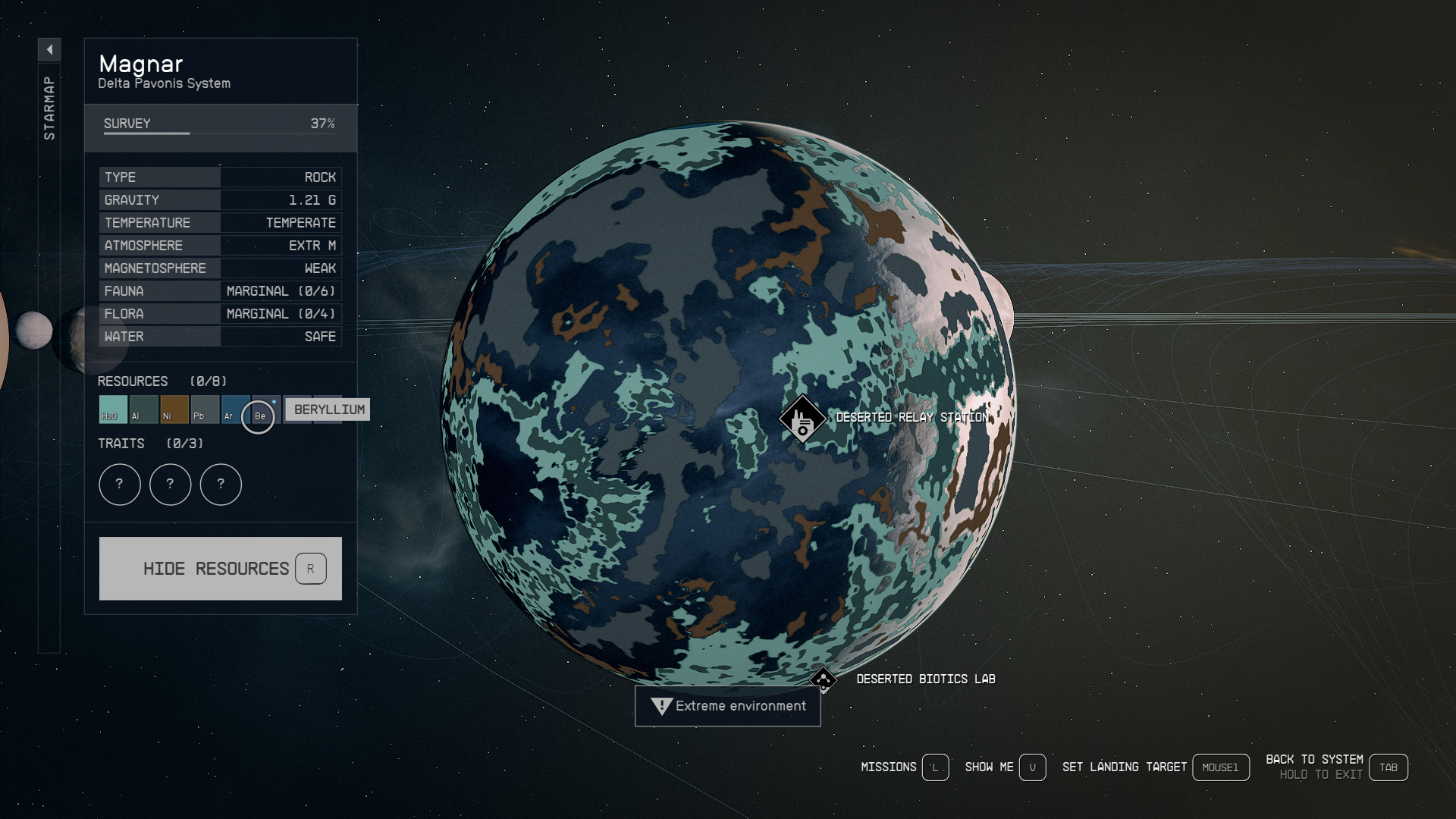Select the Beryllium (Be) resource swatch
Viewport: 1456px width, 819px height.
259,416
